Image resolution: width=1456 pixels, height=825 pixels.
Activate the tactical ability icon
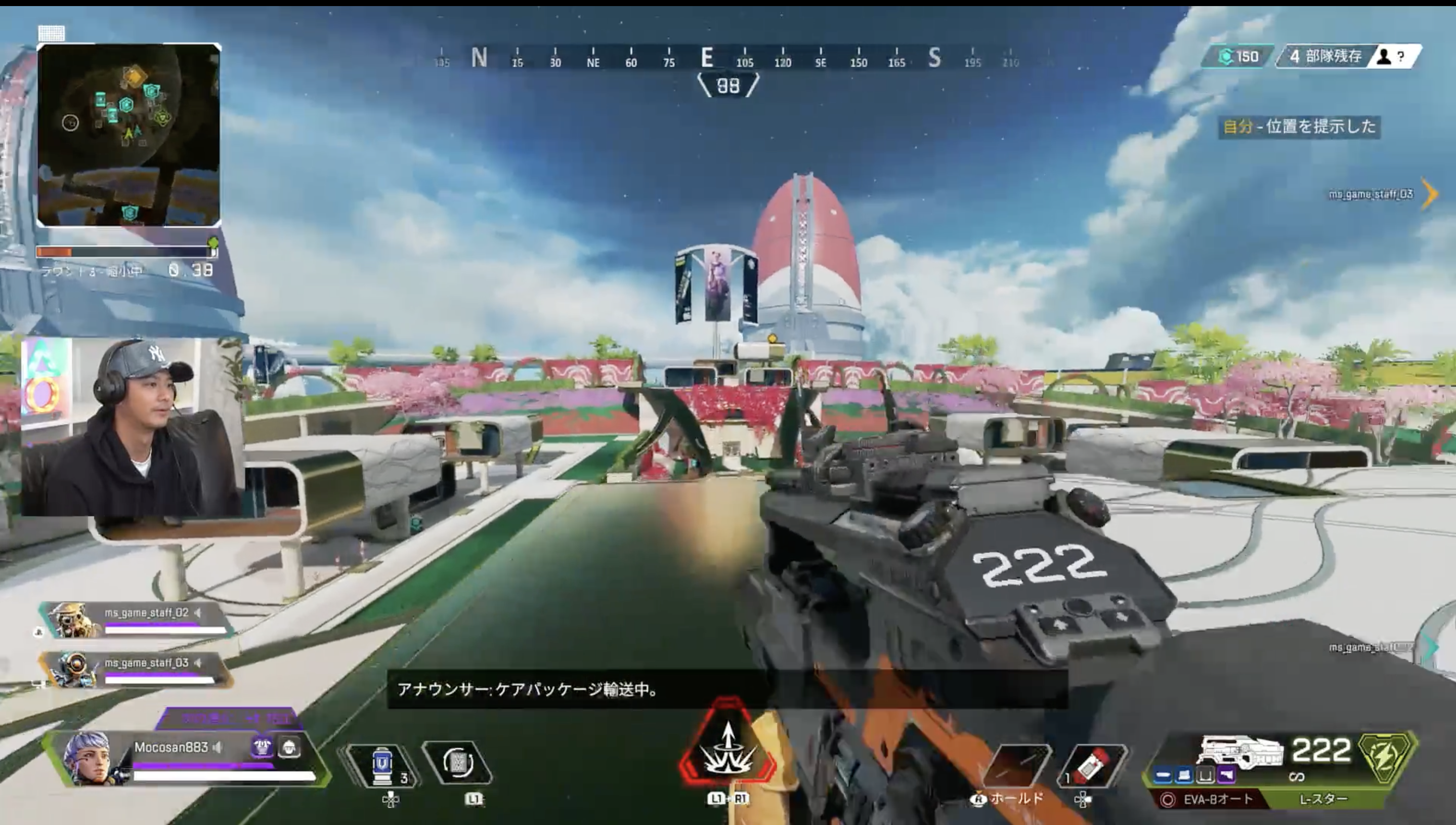coord(457,763)
